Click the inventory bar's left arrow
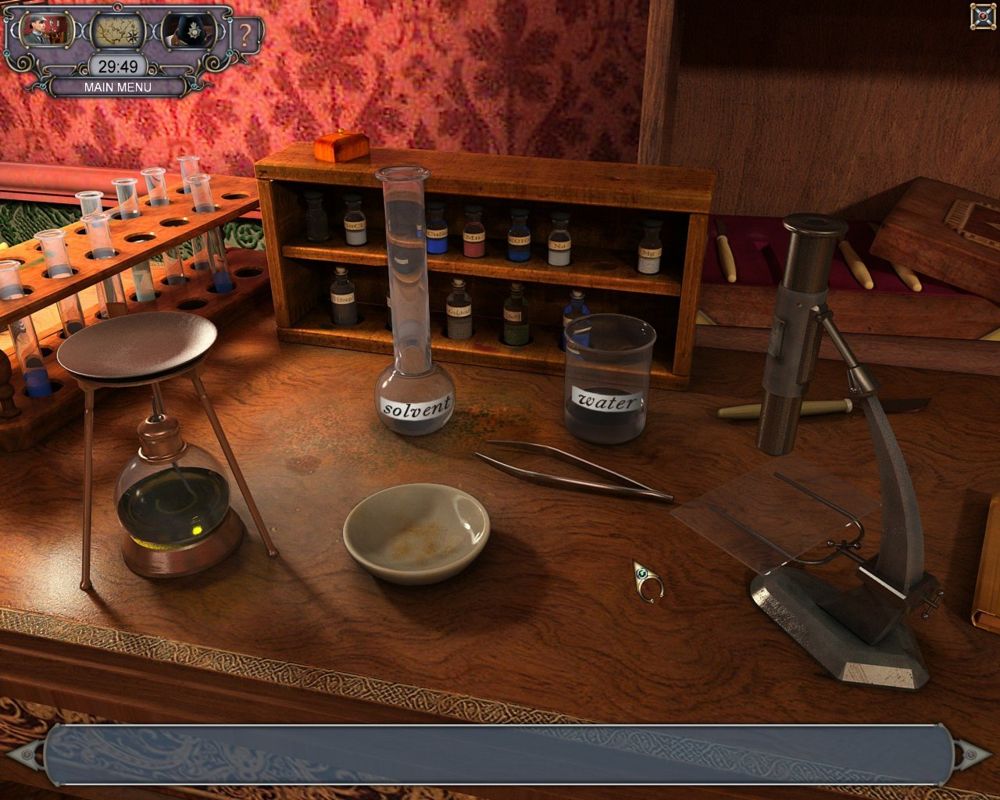This screenshot has width=1000, height=800. [27, 753]
